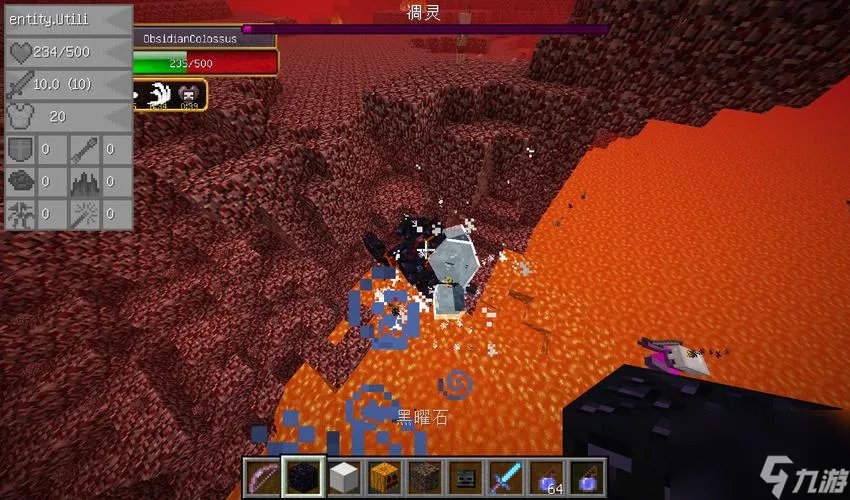Screen dimensions: 850x500
Task: Choose the white block in the hotbar
Action: tap(343, 477)
